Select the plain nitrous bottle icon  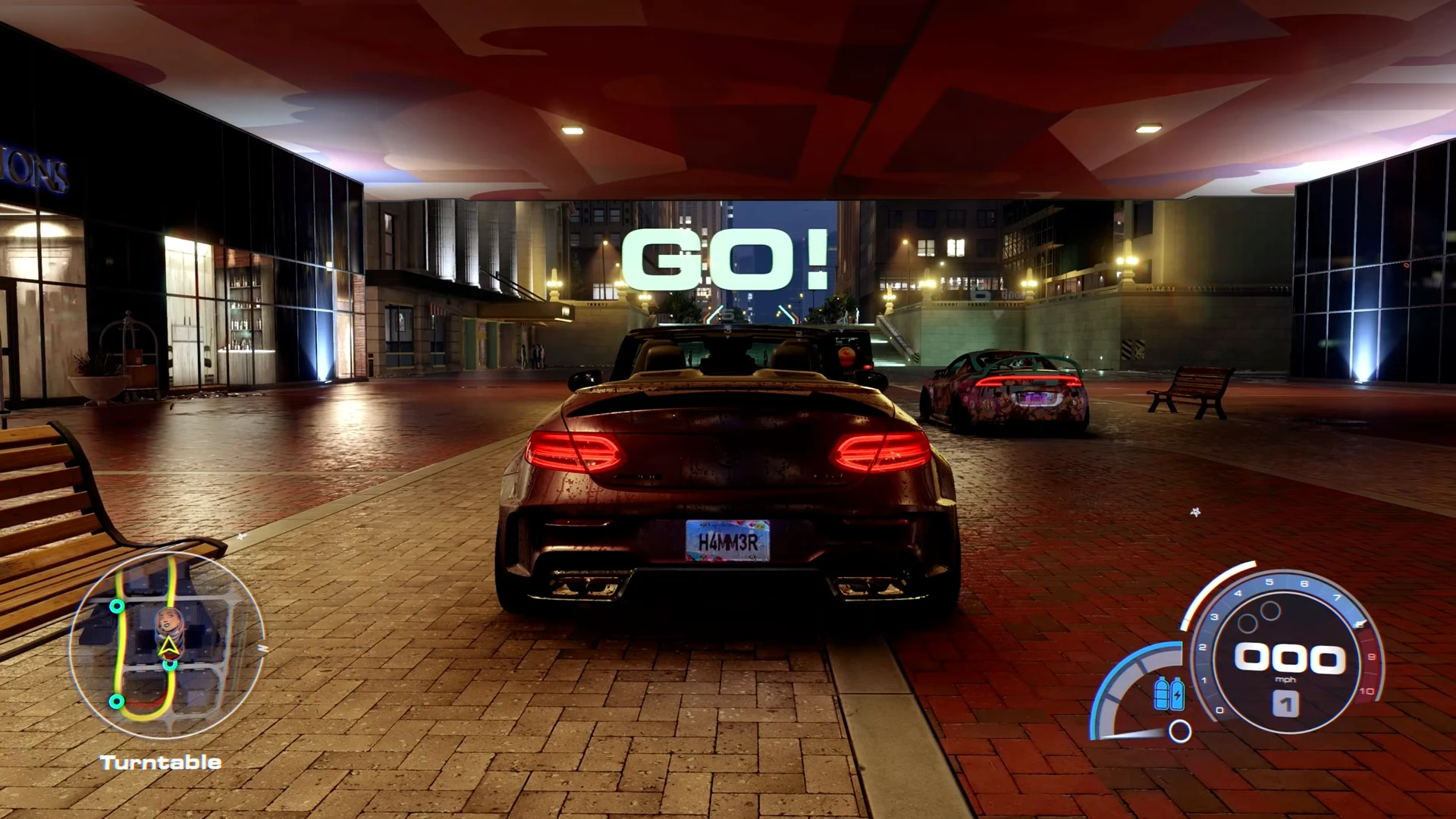pyautogui.click(x=1161, y=694)
